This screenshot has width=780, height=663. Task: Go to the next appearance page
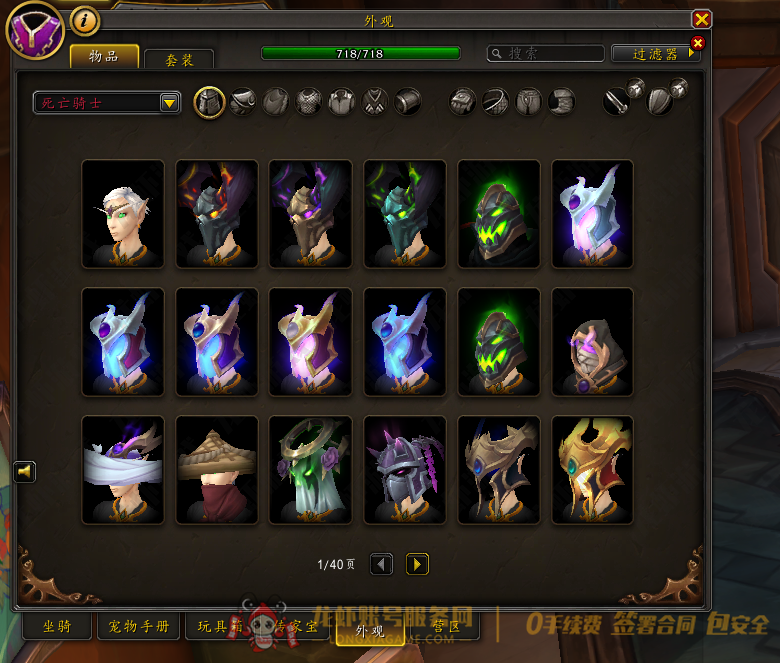click(417, 565)
